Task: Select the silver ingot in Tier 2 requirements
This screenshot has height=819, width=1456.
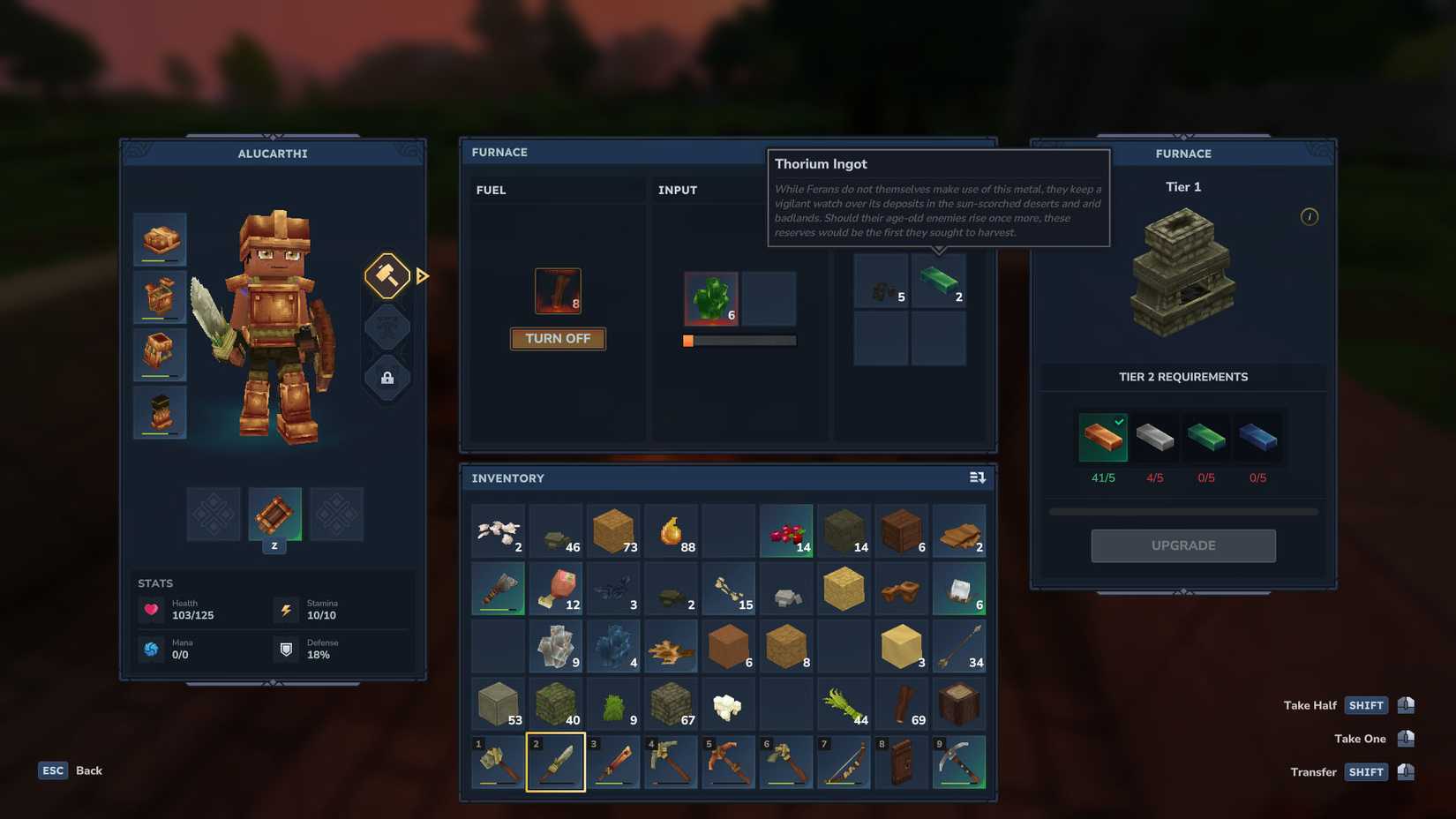Action: click(1154, 437)
